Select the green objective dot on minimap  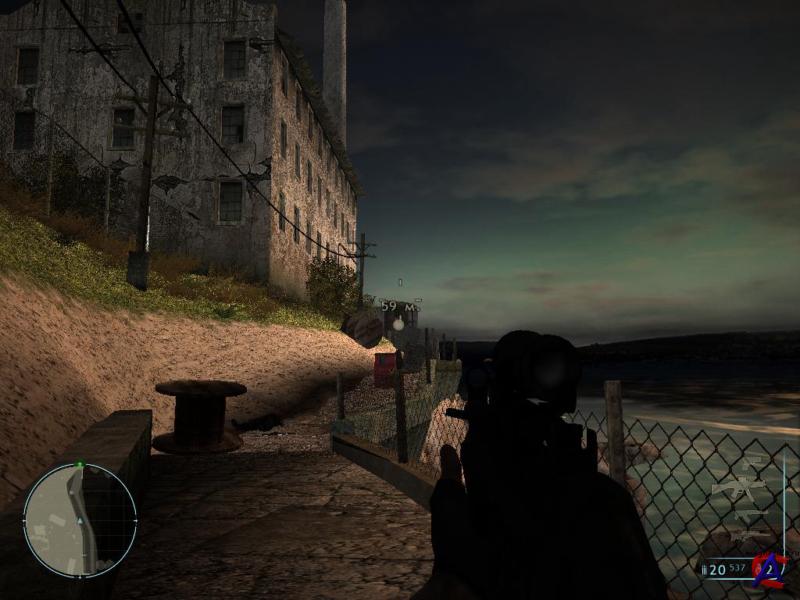(x=79, y=465)
